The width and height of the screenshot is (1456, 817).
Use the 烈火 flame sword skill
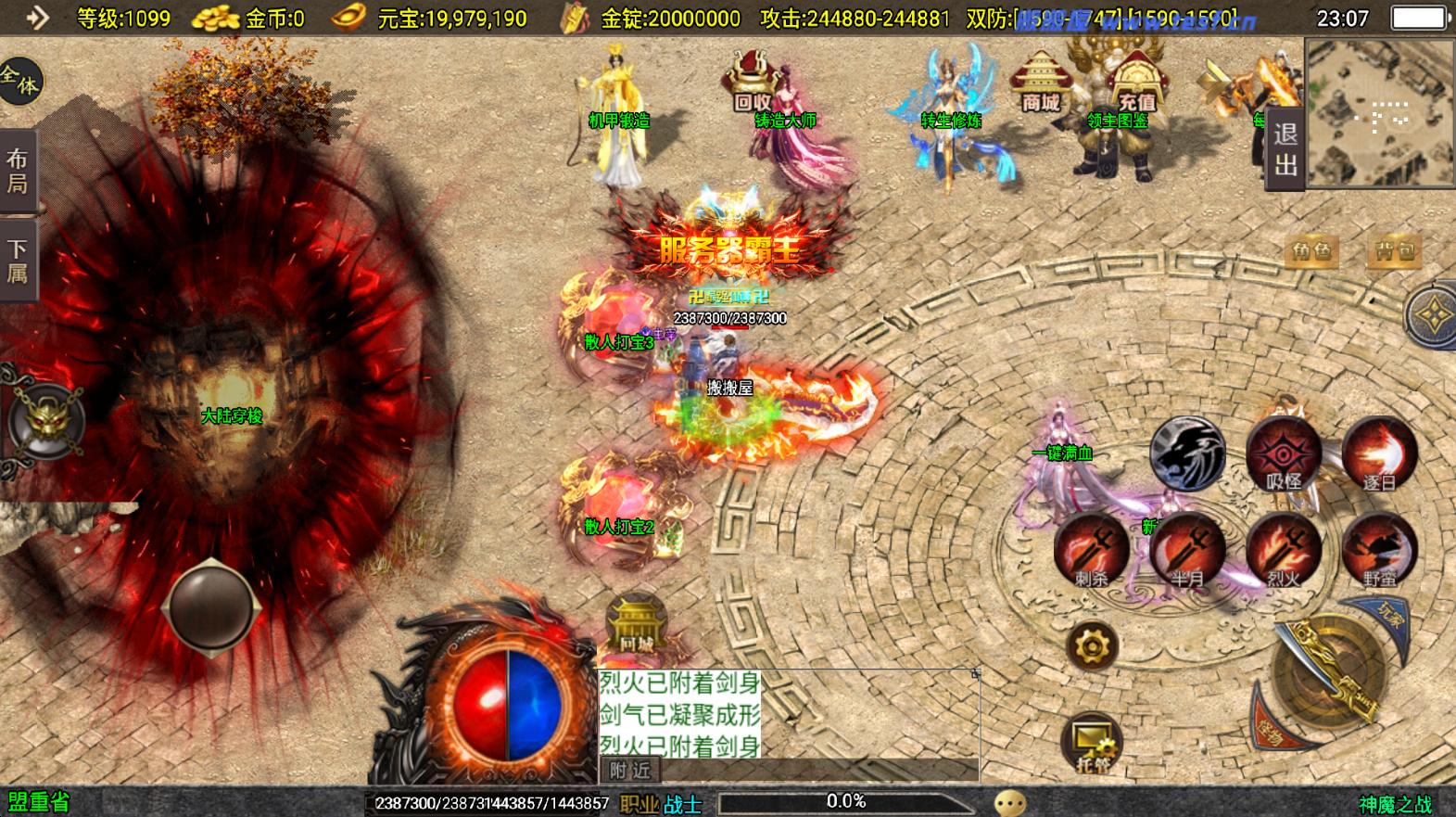coord(1284,552)
